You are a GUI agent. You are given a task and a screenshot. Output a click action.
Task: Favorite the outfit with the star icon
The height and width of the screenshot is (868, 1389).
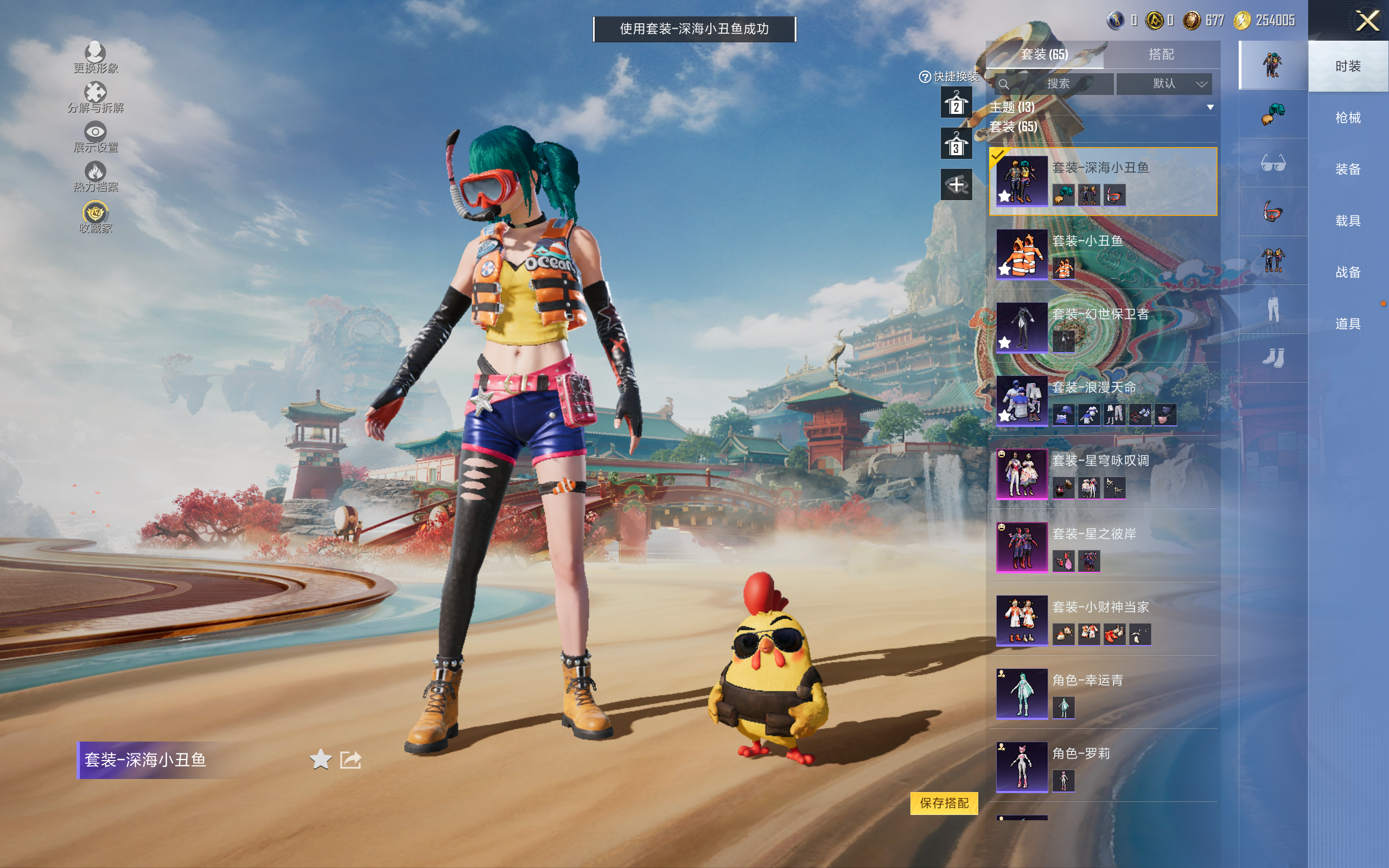320,759
